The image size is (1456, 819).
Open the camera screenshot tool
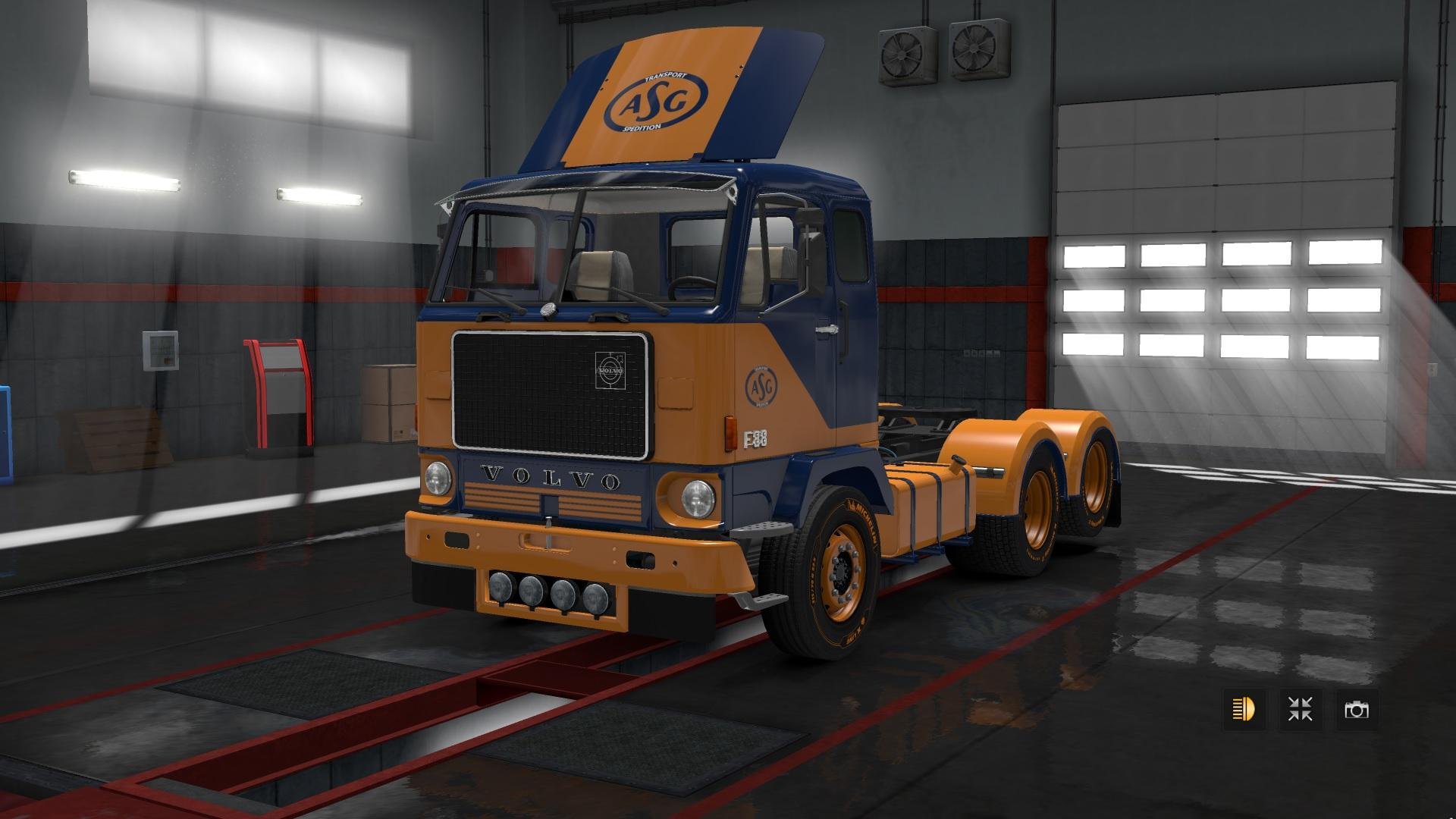pos(1357,710)
